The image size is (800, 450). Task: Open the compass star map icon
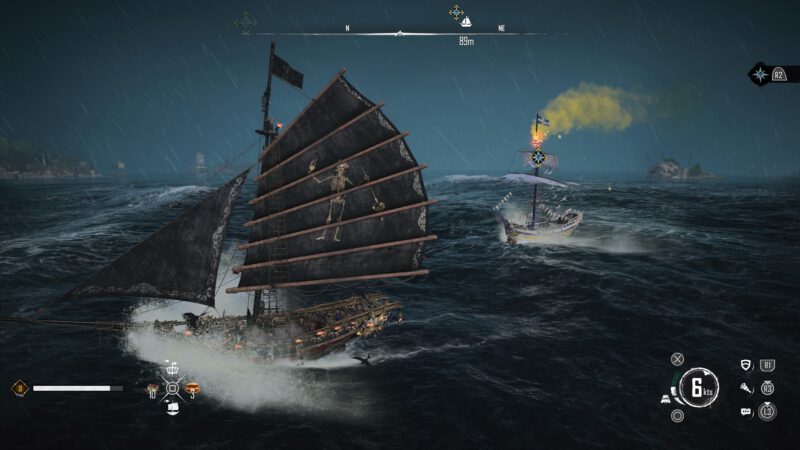coord(760,74)
